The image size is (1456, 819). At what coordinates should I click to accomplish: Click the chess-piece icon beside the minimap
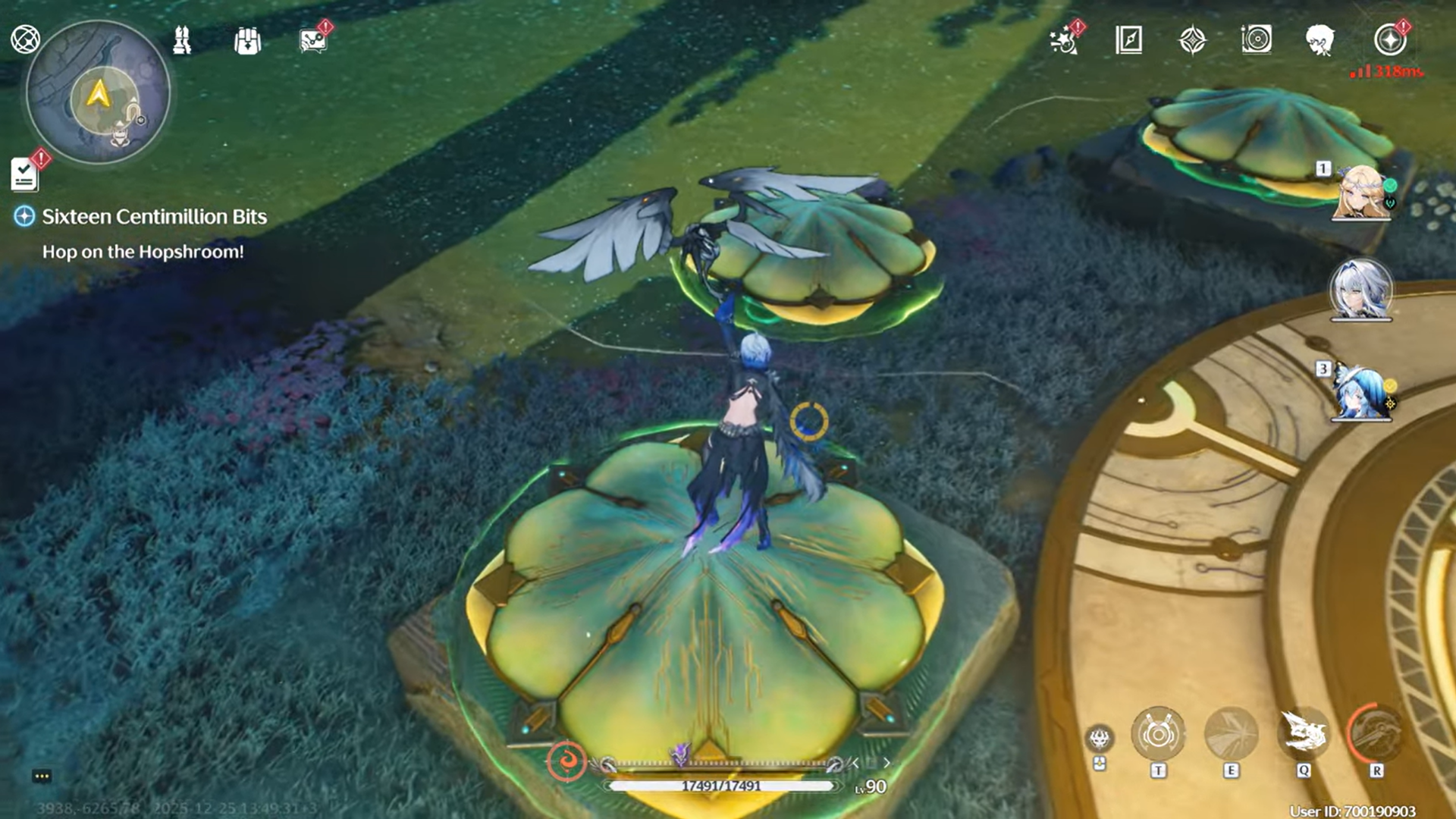pos(182,41)
